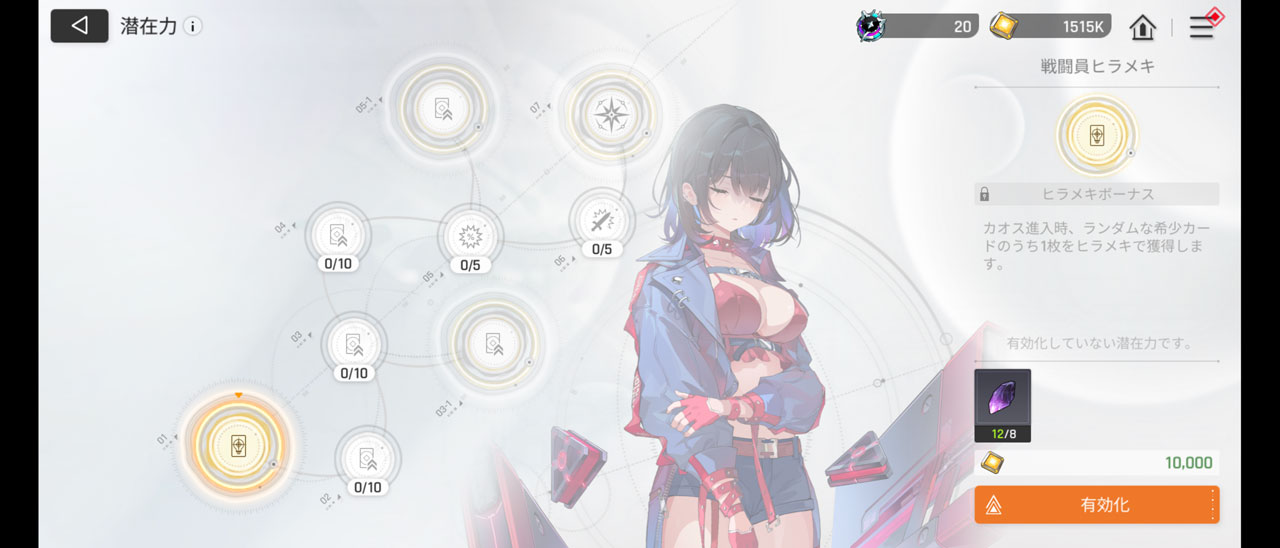Return to the home screen

pyautogui.click(x=1142, y=27)
